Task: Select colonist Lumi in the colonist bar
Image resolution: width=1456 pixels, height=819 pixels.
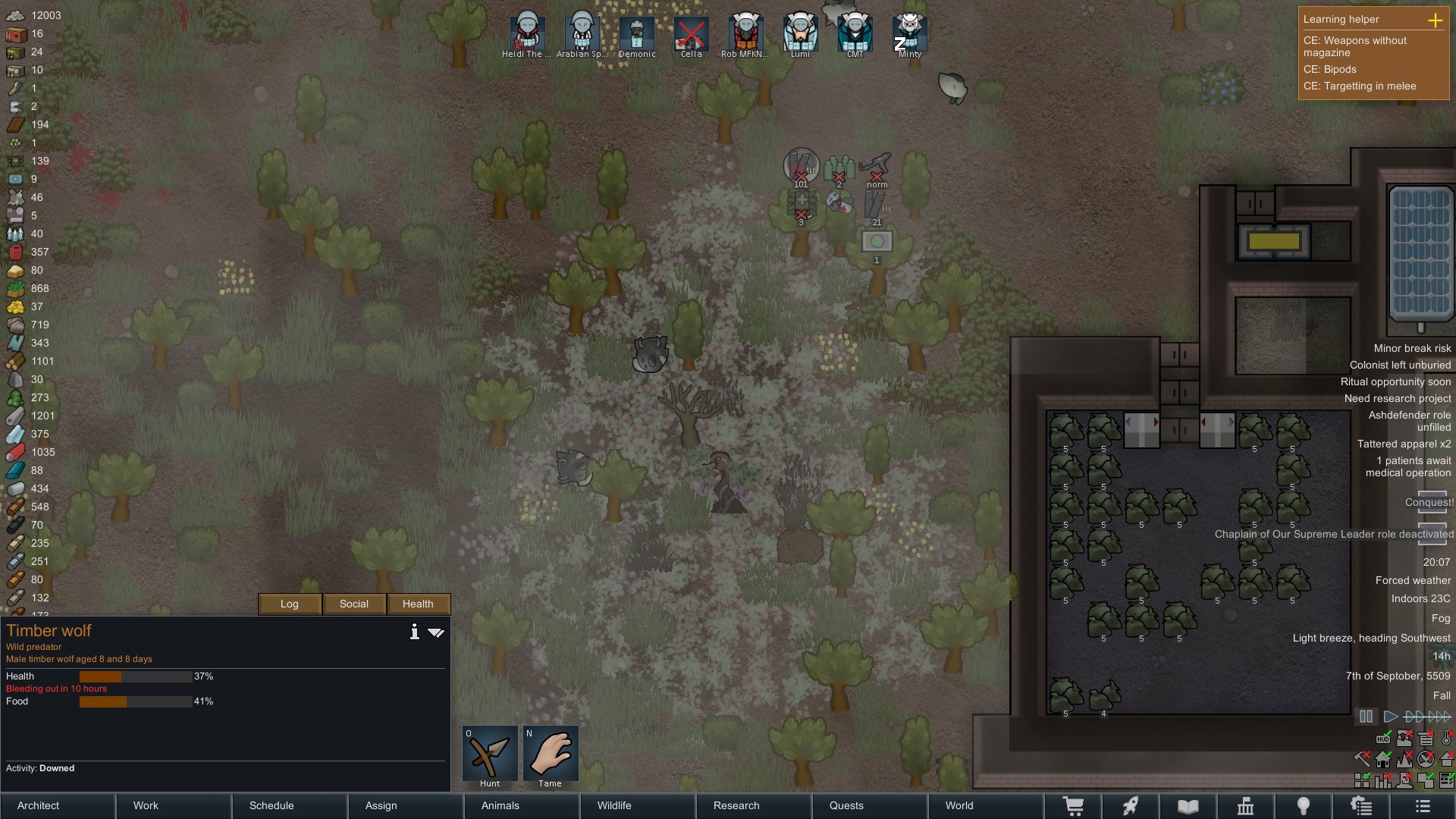Action: pos(800,33)
